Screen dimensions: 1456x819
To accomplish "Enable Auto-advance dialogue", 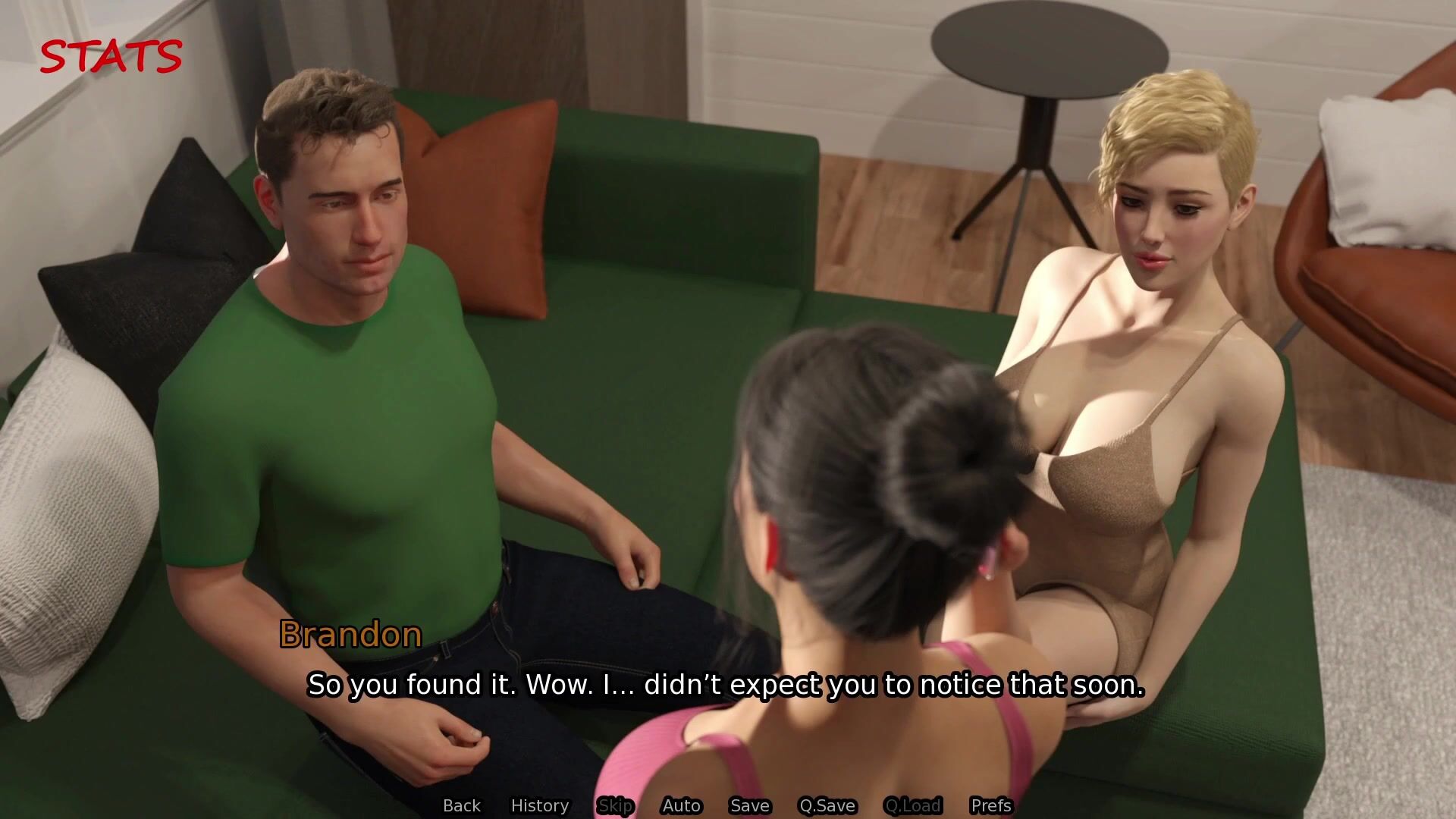I will 681,805.
